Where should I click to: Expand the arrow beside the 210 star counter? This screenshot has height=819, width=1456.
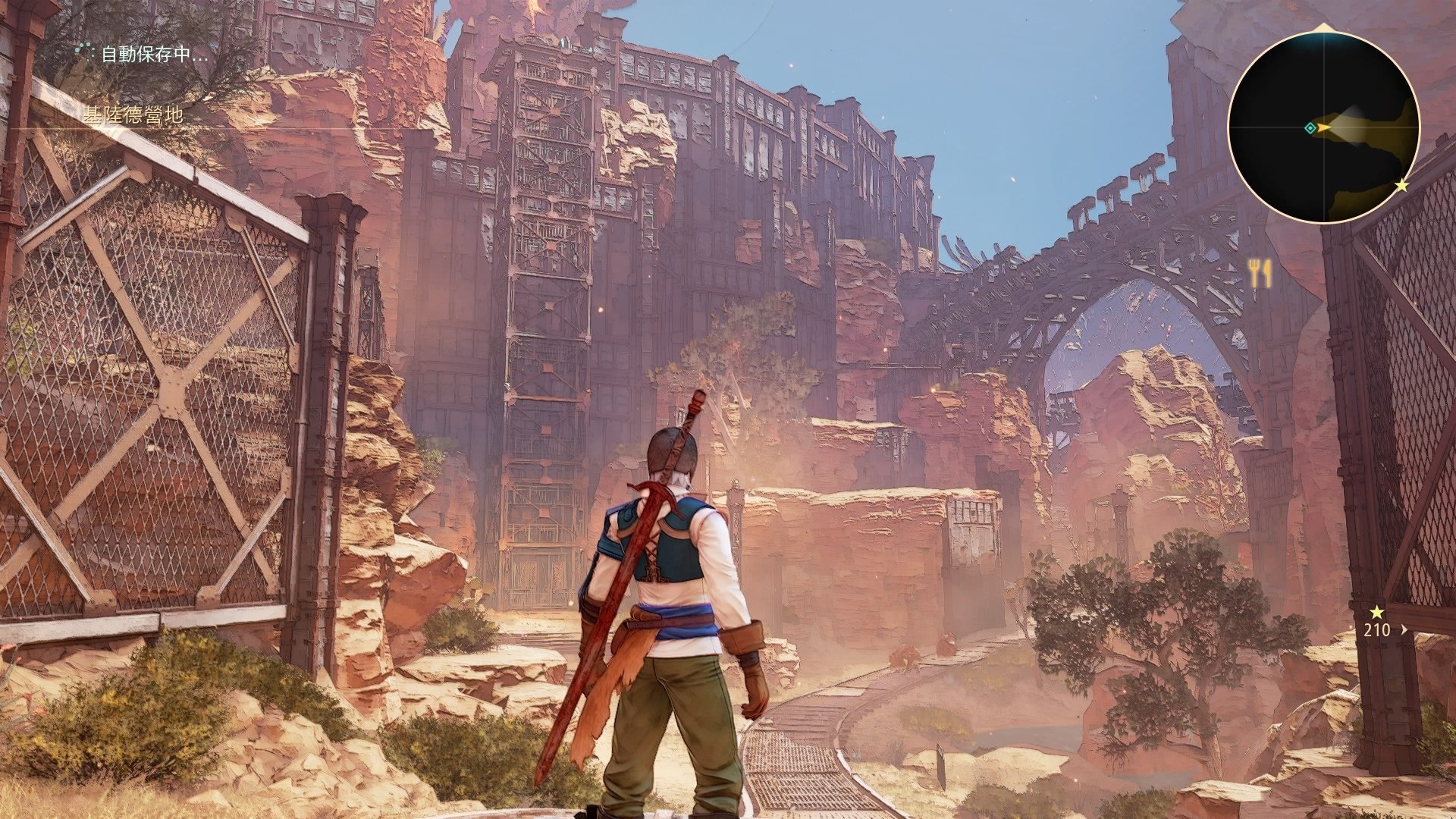click(1404, 629)
